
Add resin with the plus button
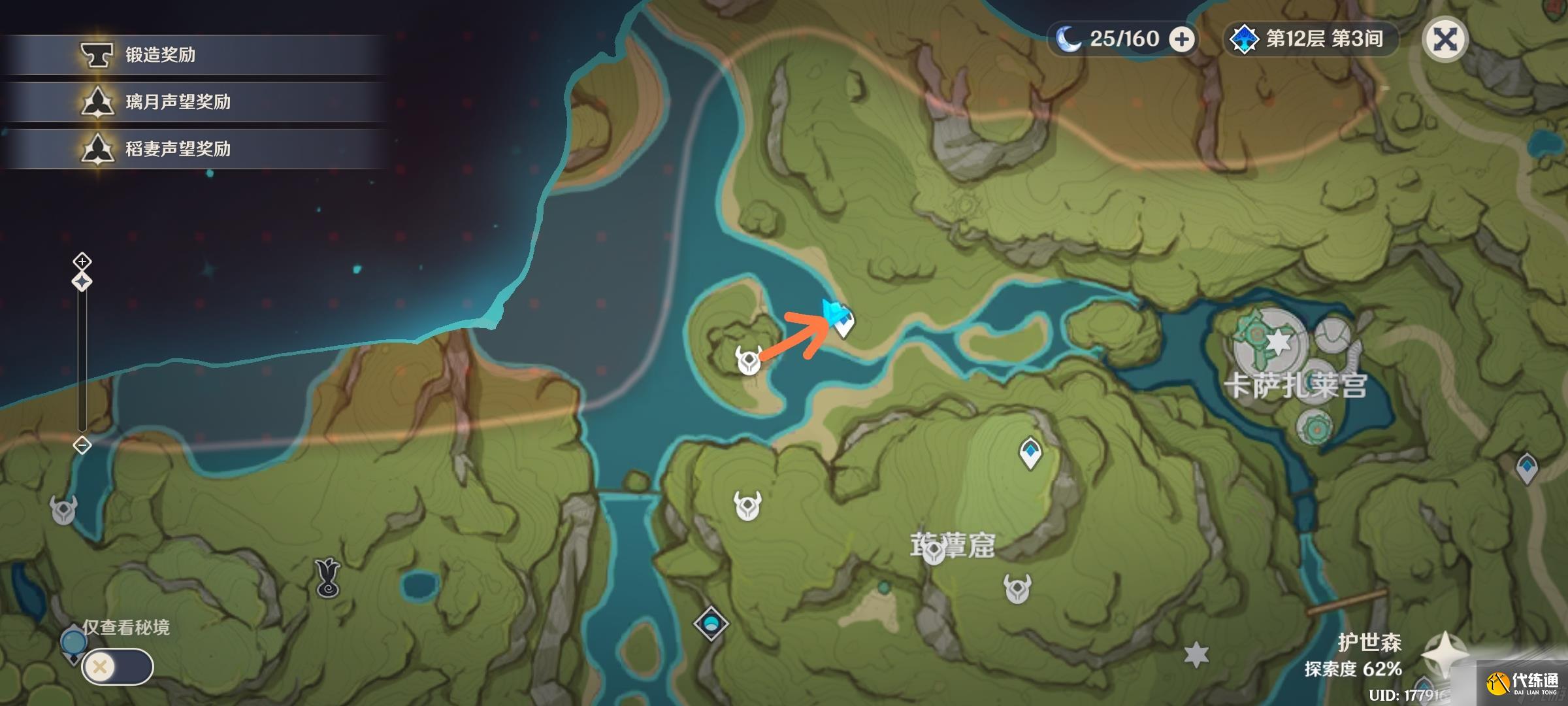1181,40
